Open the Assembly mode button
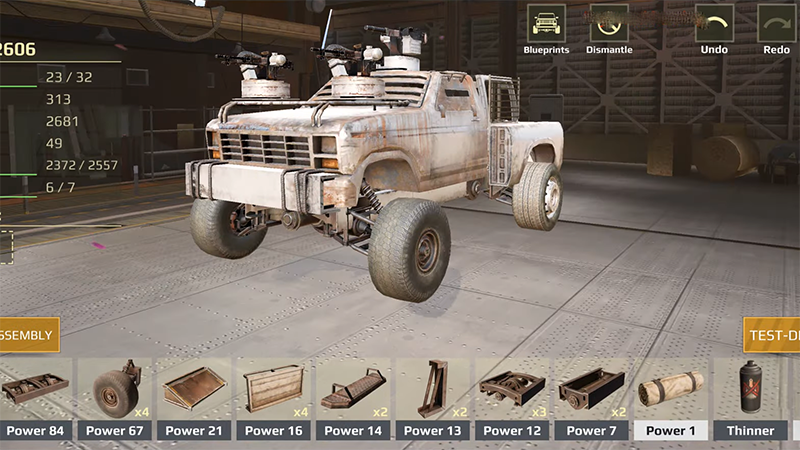Image resolution: width=800 pixels, height=450 pixels. [x=28, y=335]
